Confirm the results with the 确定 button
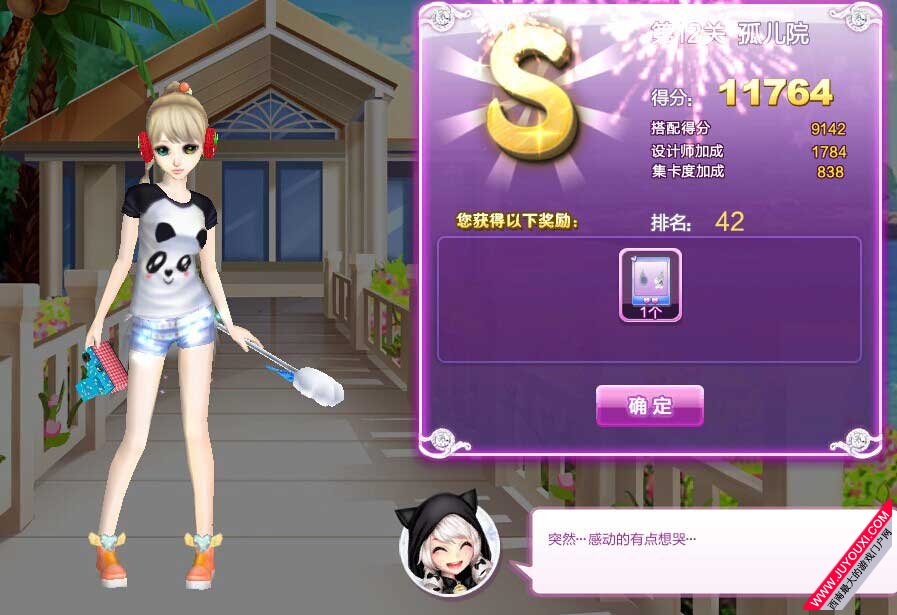The height and width of the screenshot is (615, 897). [650, 406]
